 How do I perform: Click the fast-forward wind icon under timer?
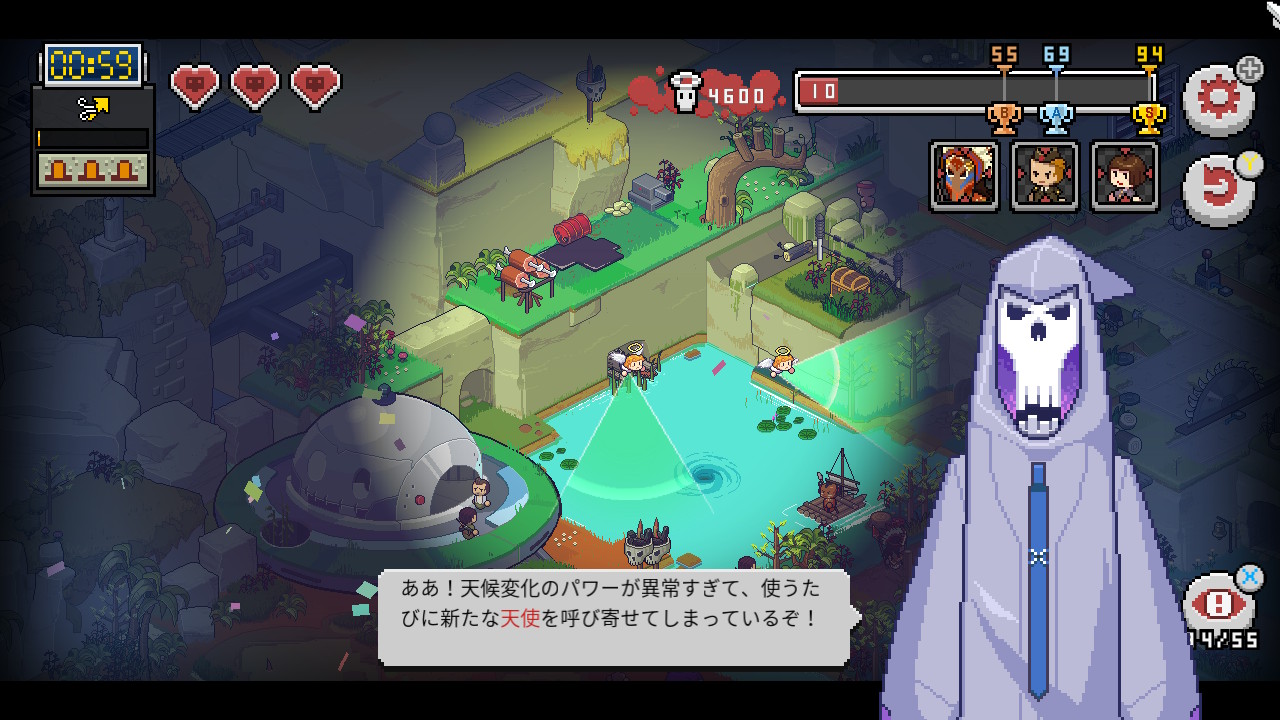tap(93, 109)
